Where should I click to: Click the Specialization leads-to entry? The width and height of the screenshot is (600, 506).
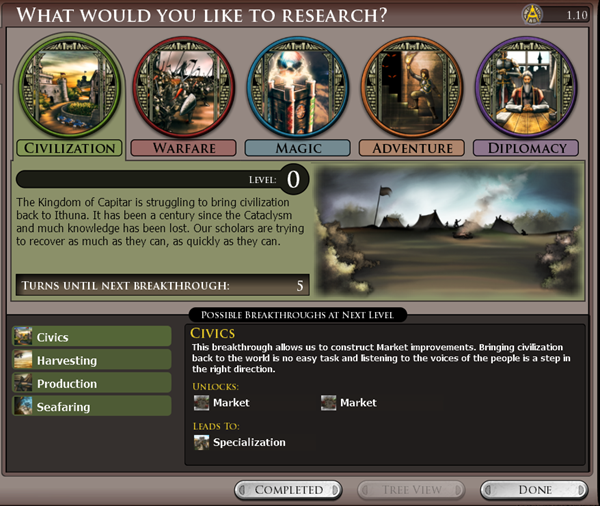click(x=248, y=442)
